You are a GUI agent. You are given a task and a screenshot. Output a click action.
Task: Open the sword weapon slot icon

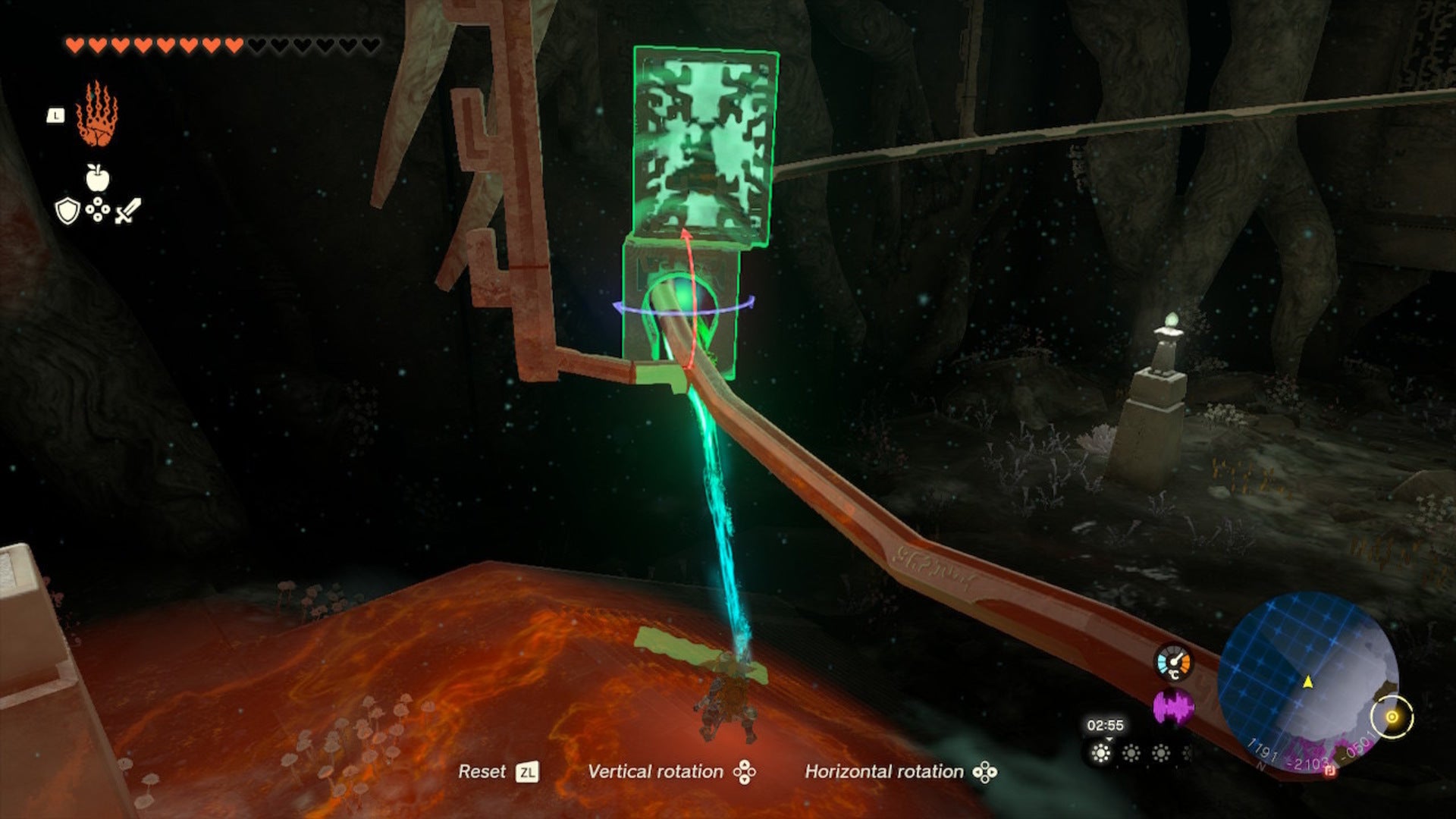point(127,211)
